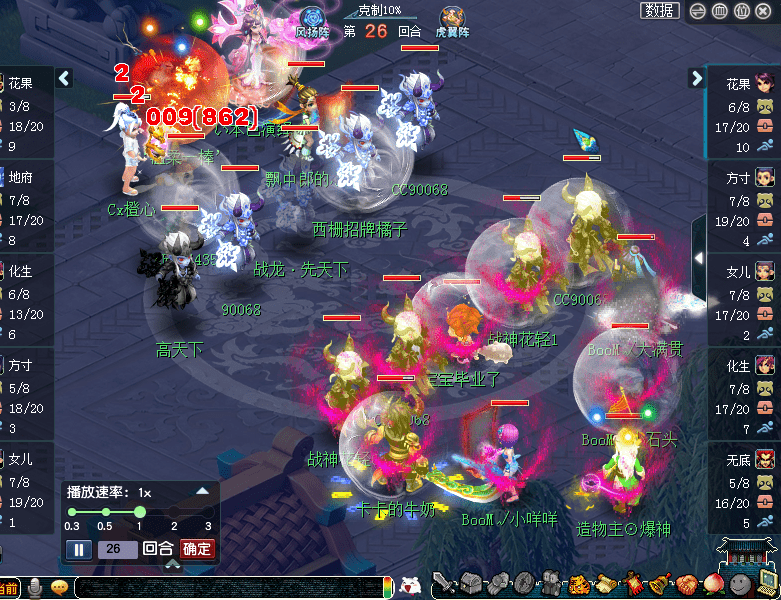The height and width of the screenshot is (600, 781).
Task: Click the golden bell icon in the toolbar
Action: tap(658, 583)
